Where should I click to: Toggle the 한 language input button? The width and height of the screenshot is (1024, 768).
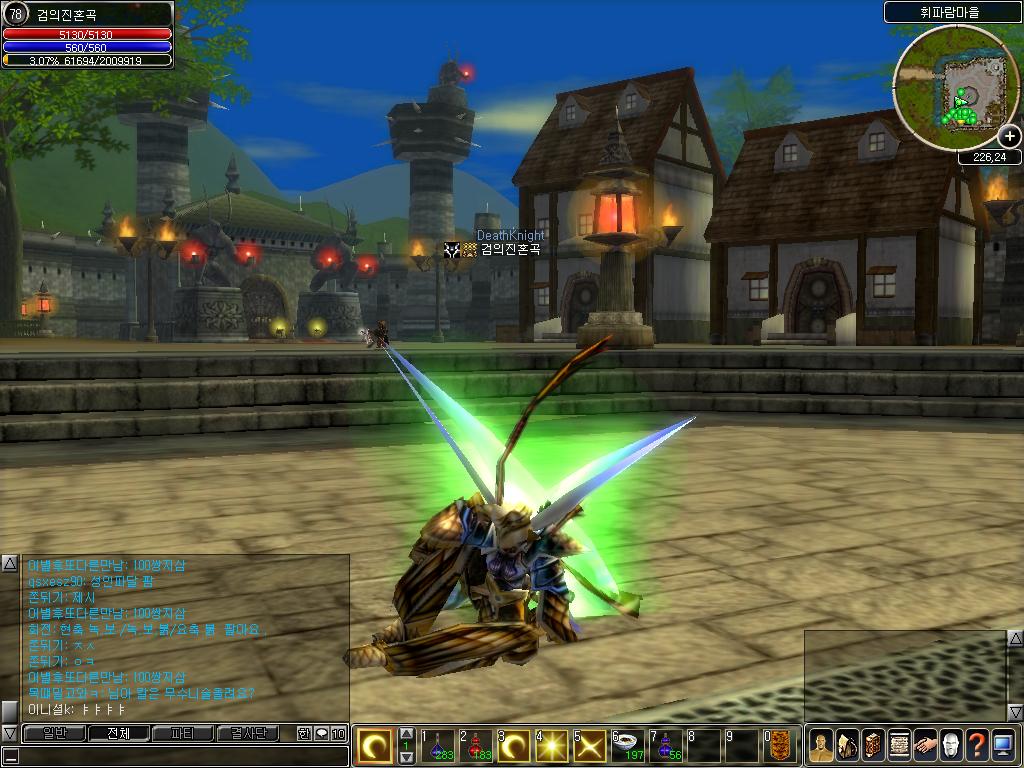pyautogui.click(x=304, y=733)
